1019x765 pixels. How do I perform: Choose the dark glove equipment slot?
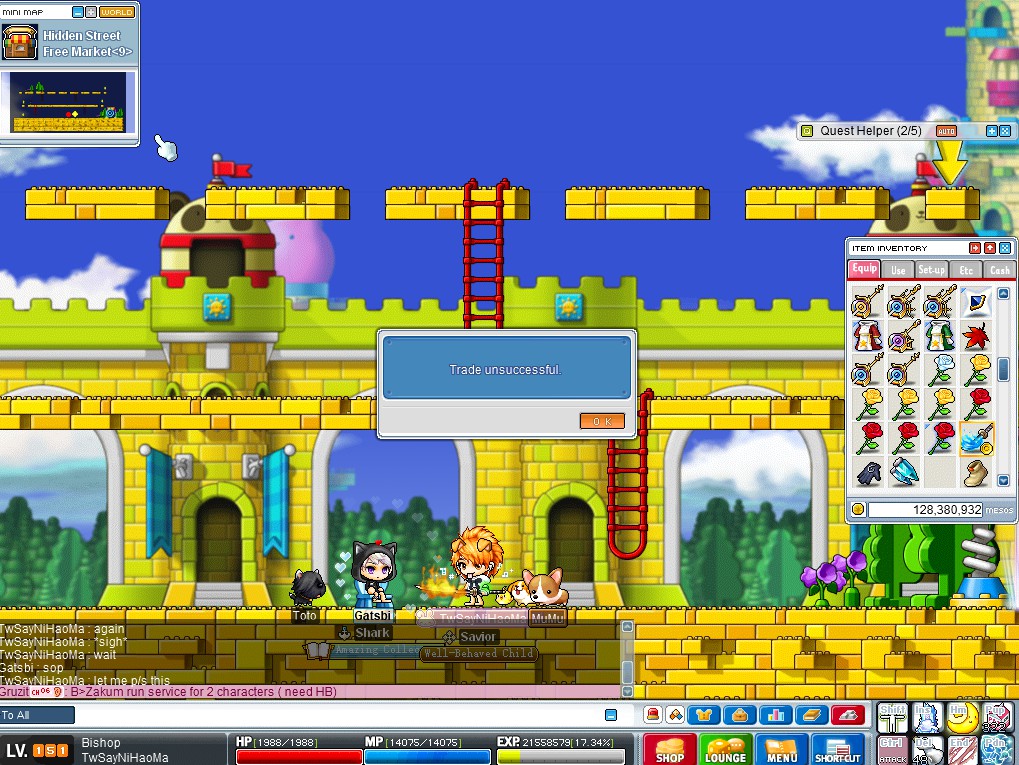[x=867, y=473]
